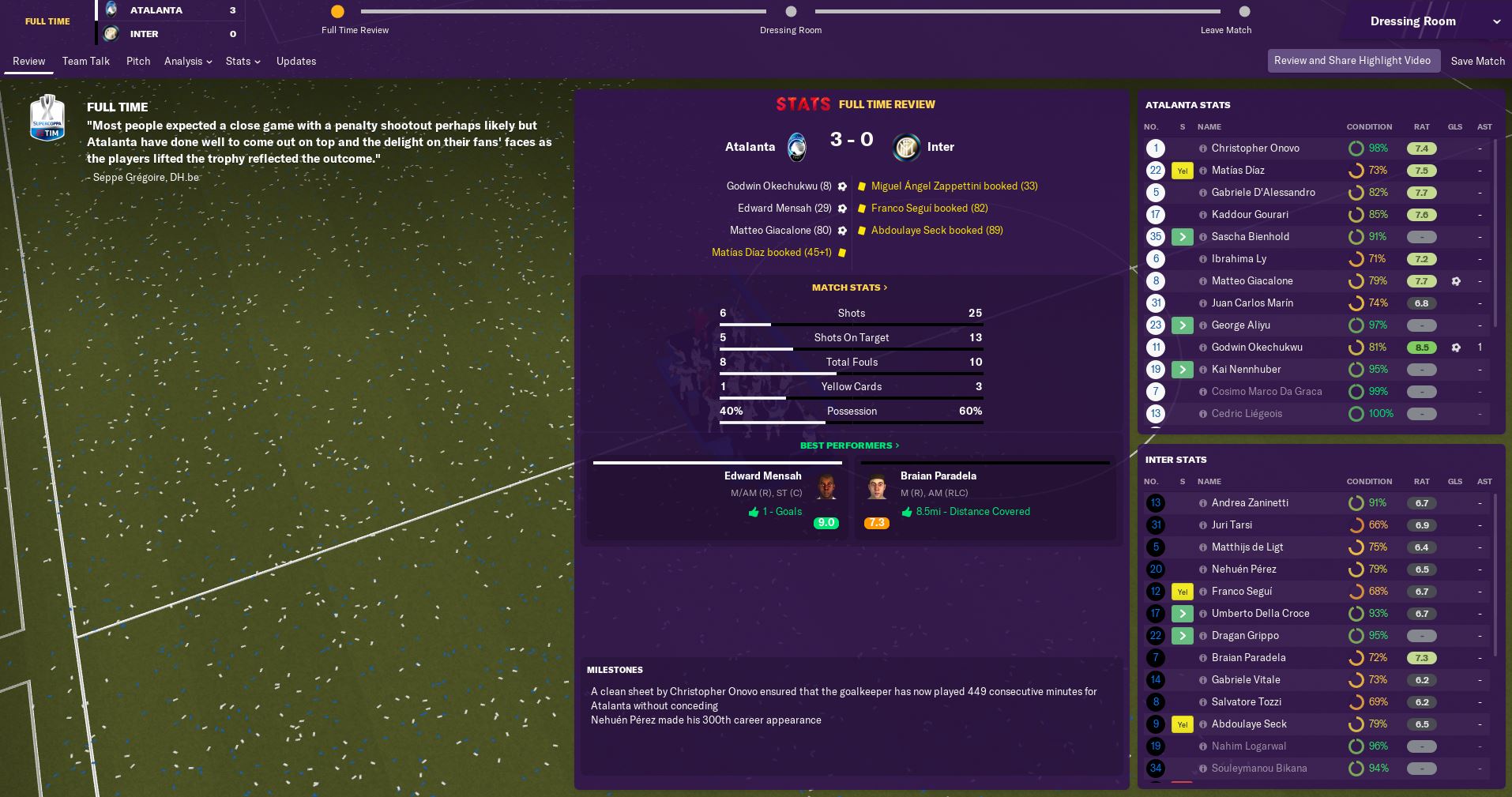1512x797 pixels.
Task: Switch to the Team Talk tab
Action: point(85,61)
